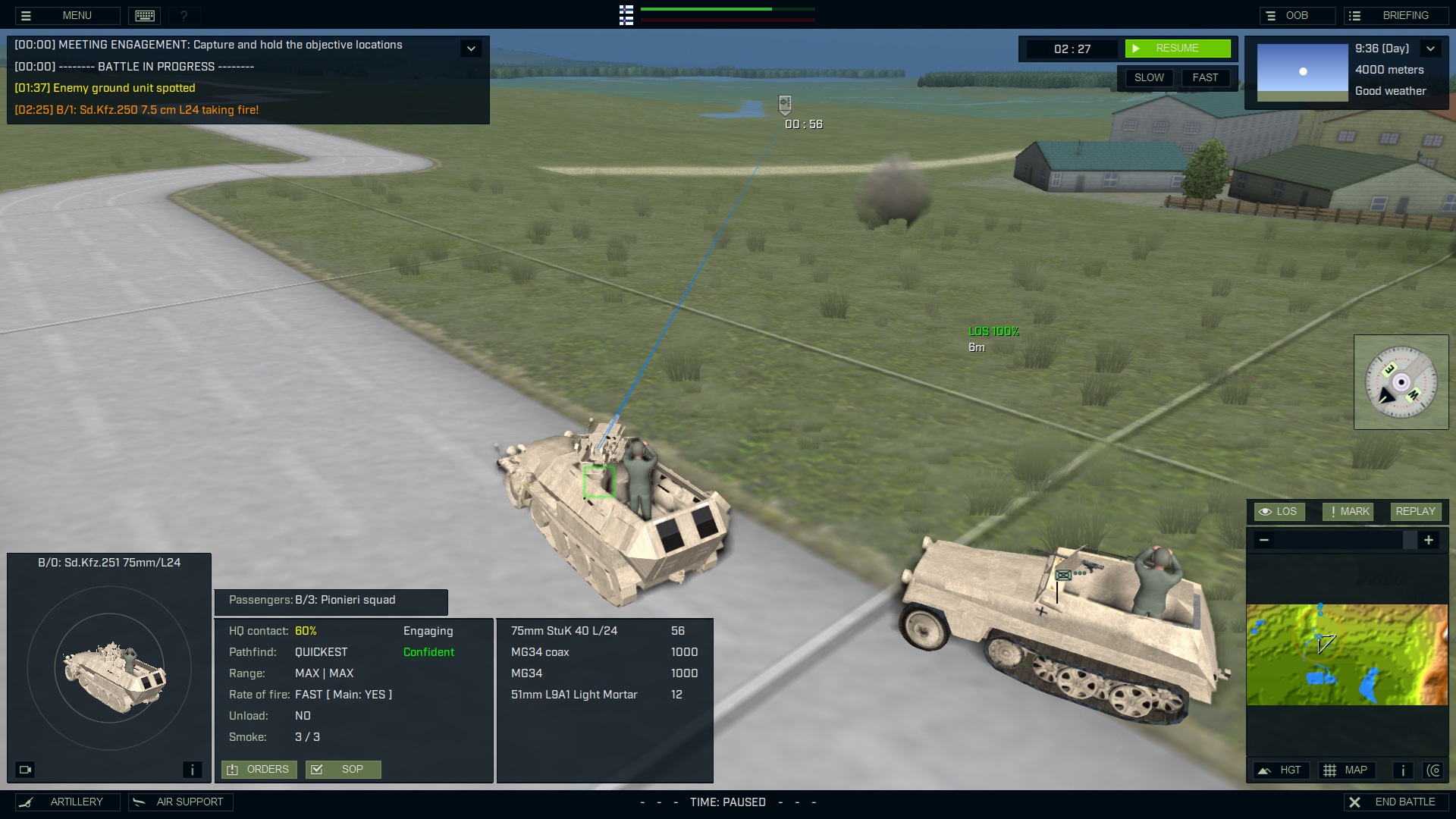Switch minimap to HGT height view
Image resolution: width=1456 pixels, height=819 pixels.
1282,770
